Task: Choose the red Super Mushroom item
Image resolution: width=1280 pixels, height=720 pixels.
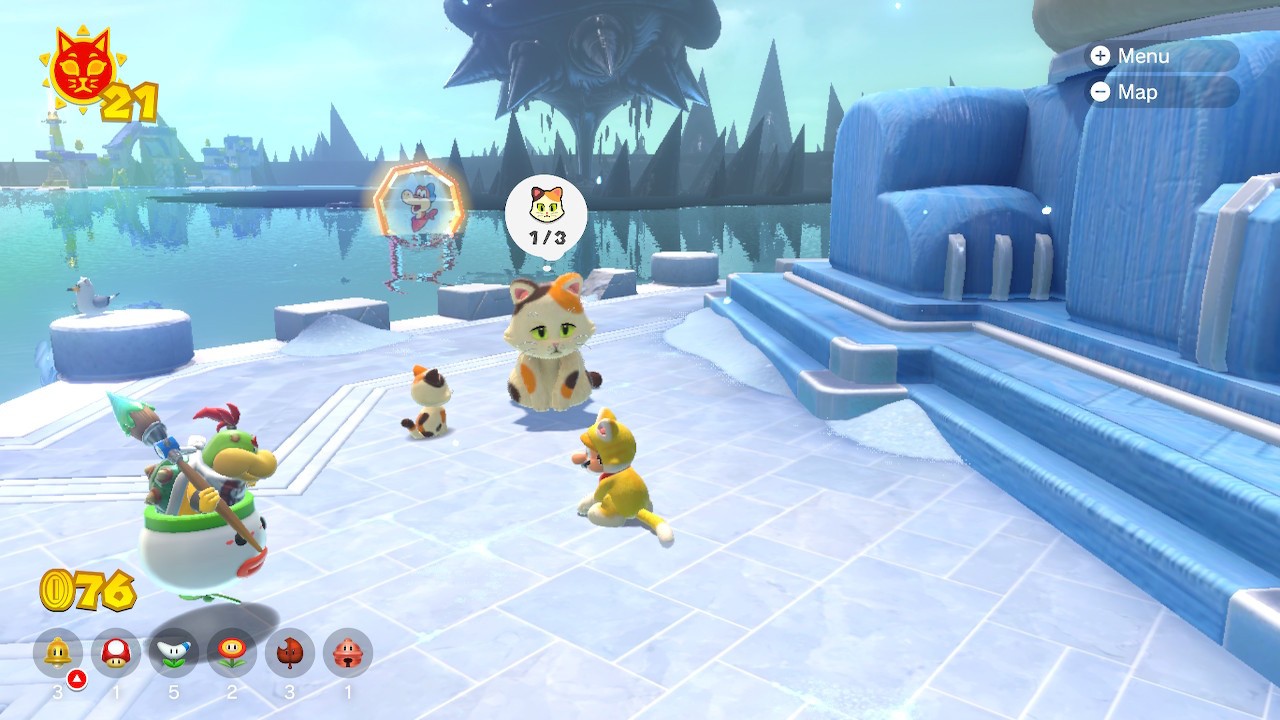Action: pos(116,654)
